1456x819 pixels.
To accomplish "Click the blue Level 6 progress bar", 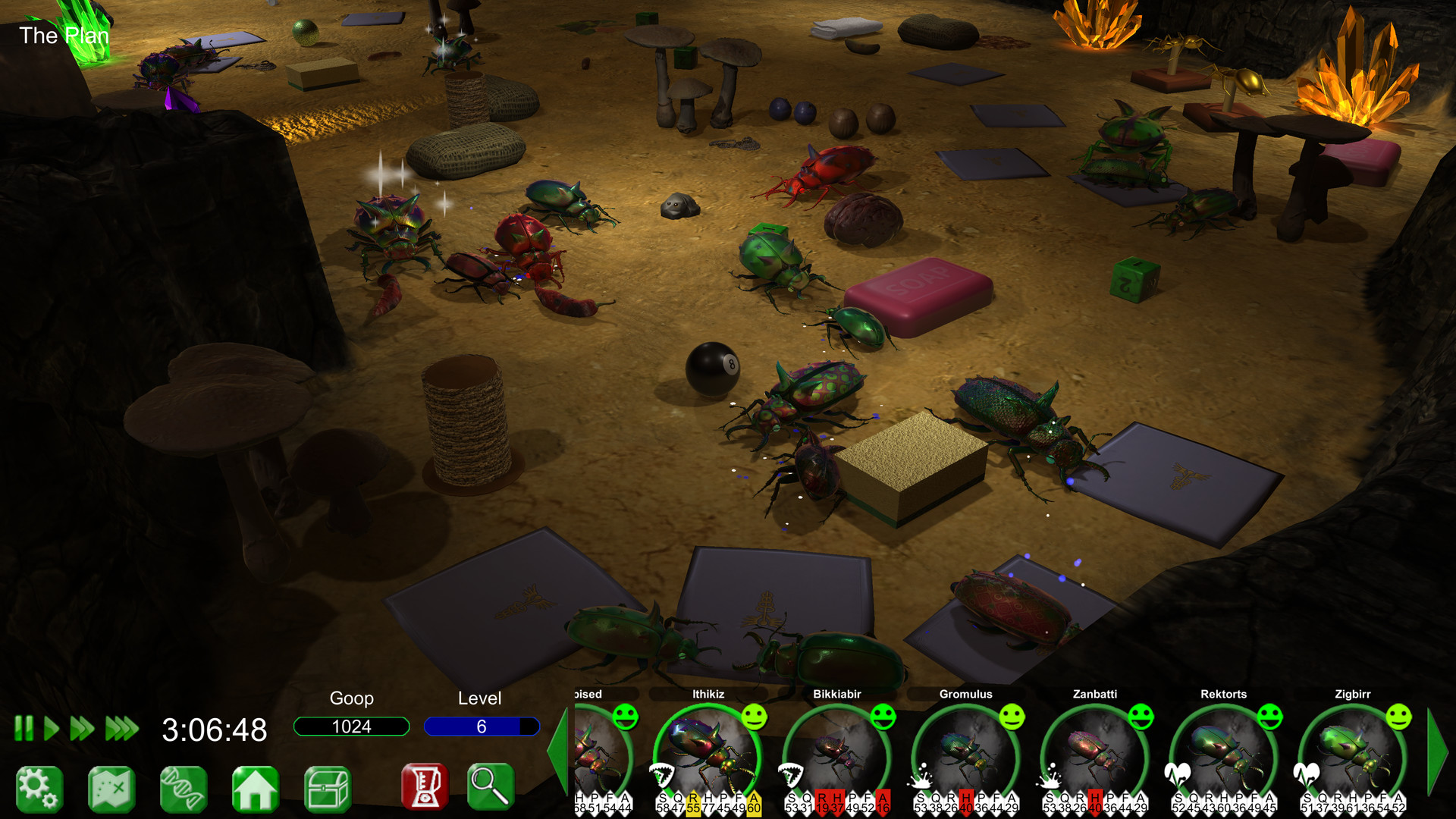I will click(x=481, y=726).
